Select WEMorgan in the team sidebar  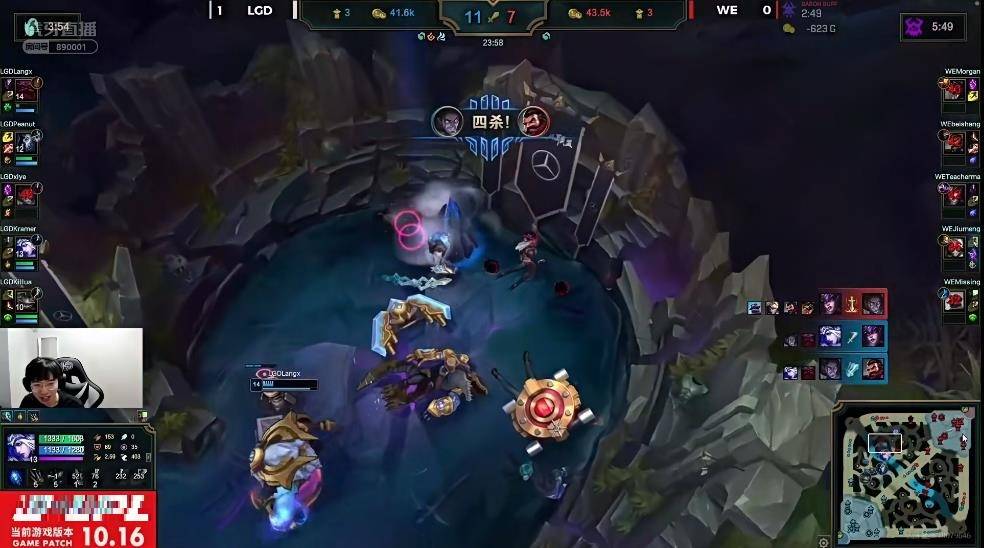pos(962,89)
